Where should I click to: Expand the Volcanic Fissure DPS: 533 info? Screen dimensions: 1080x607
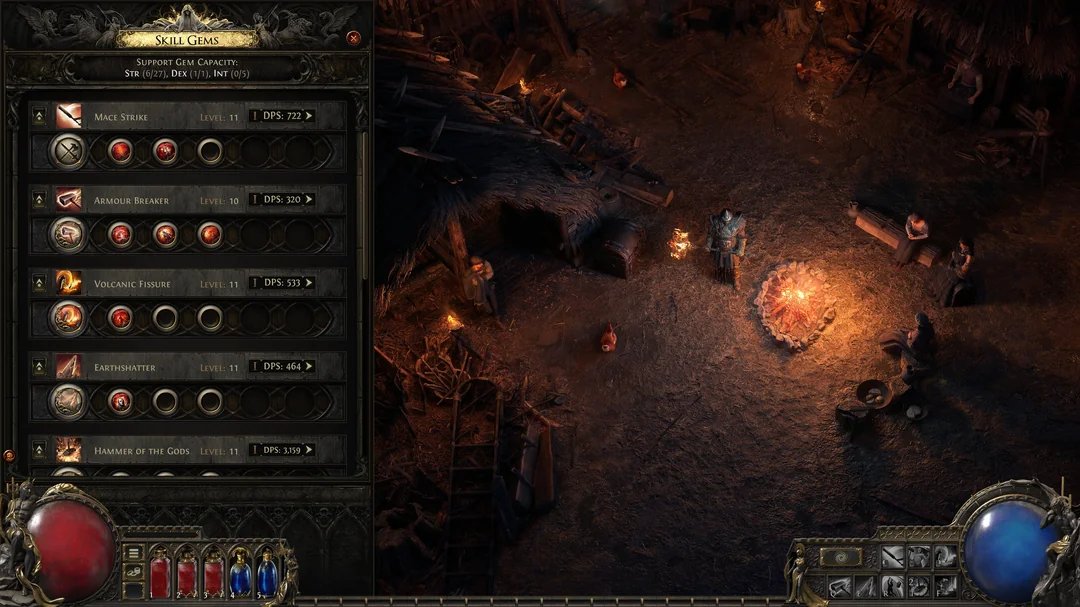(x=282, y=283)
